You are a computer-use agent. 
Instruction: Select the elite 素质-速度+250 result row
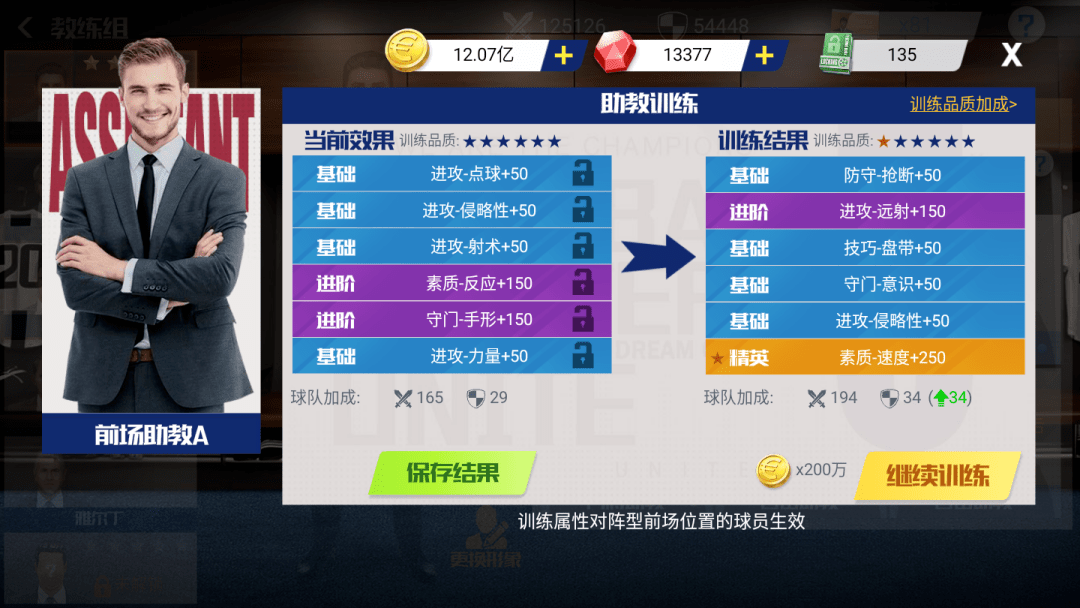865,357
